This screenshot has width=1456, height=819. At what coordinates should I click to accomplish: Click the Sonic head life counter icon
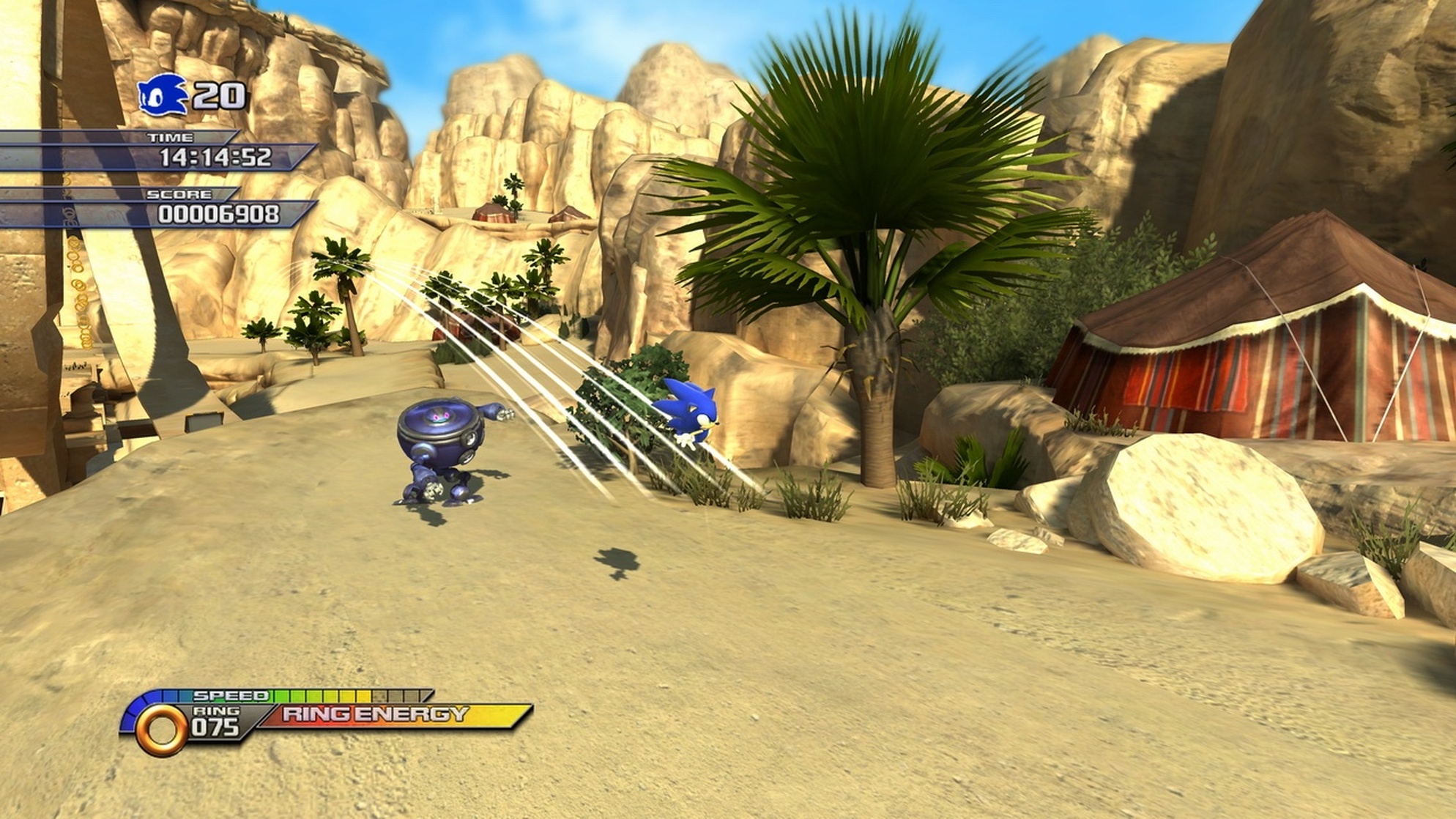click(163, 95)
